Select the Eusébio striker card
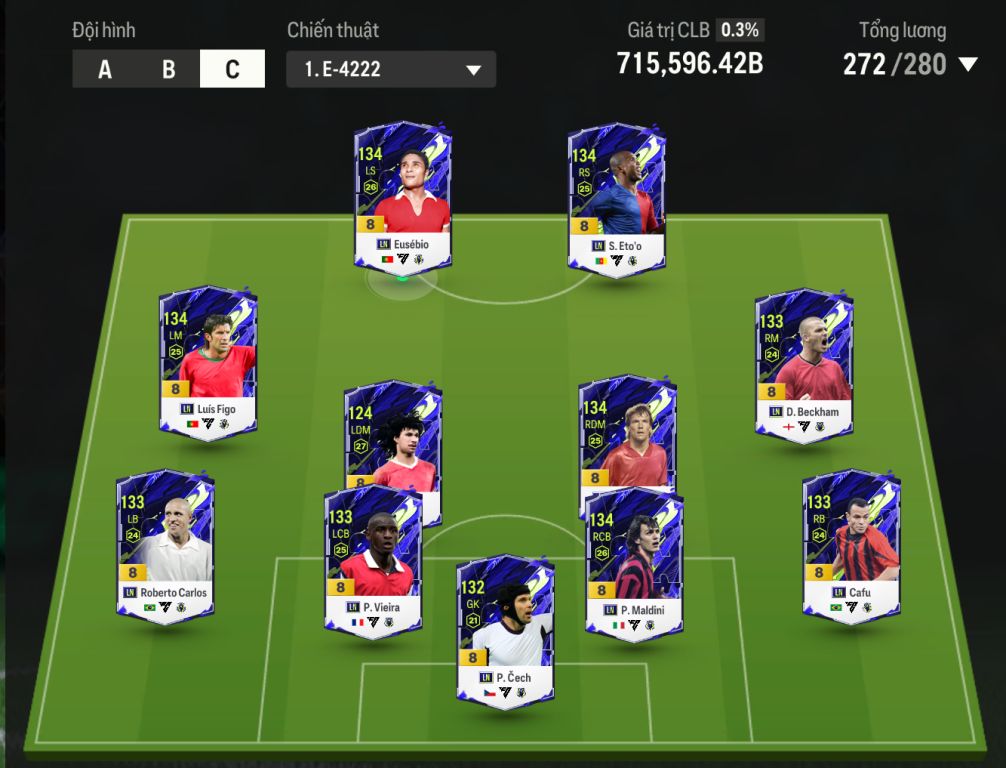The image size is (1006, 768). (403, 195)
